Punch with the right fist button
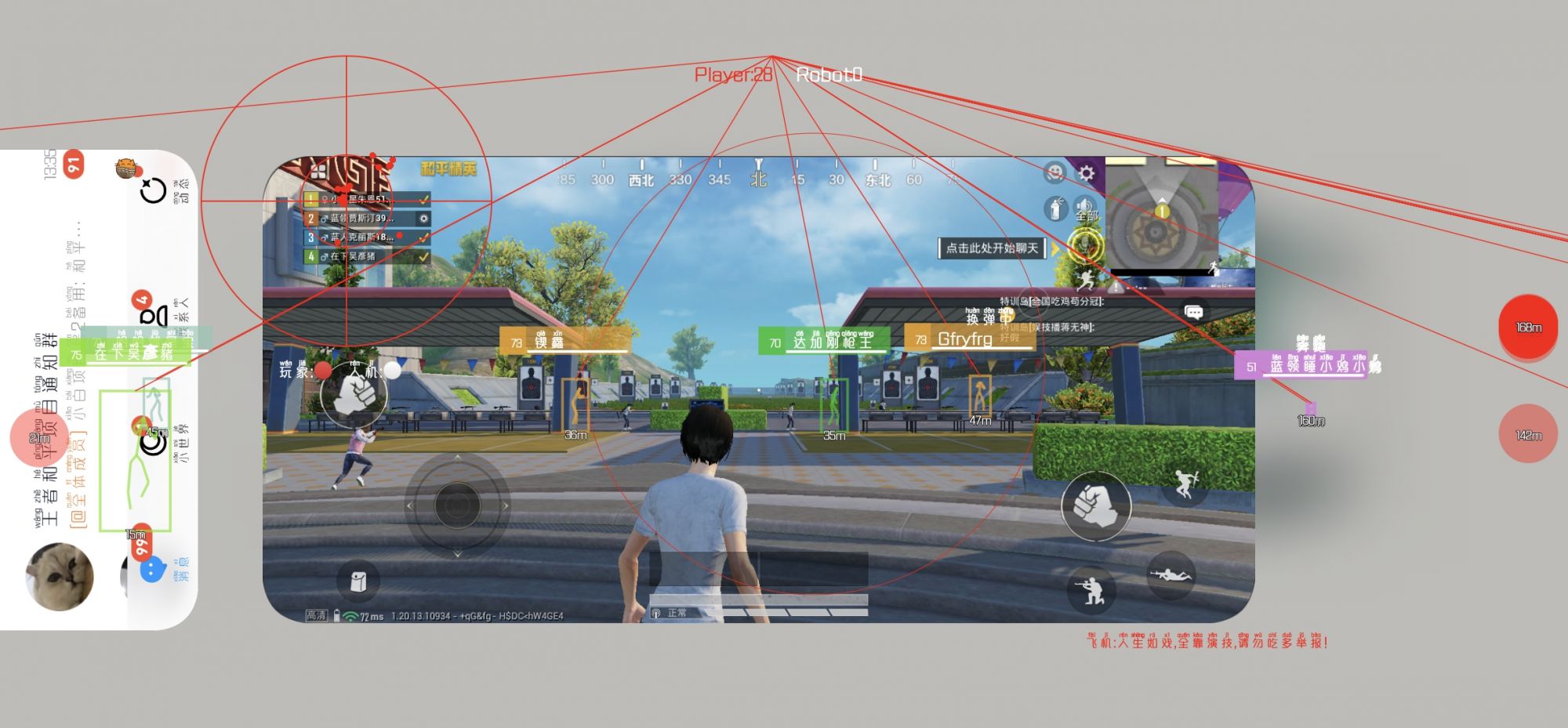Image resolution: width=1568 pixels, height=728 pixels. click(x=1096, y=505)
